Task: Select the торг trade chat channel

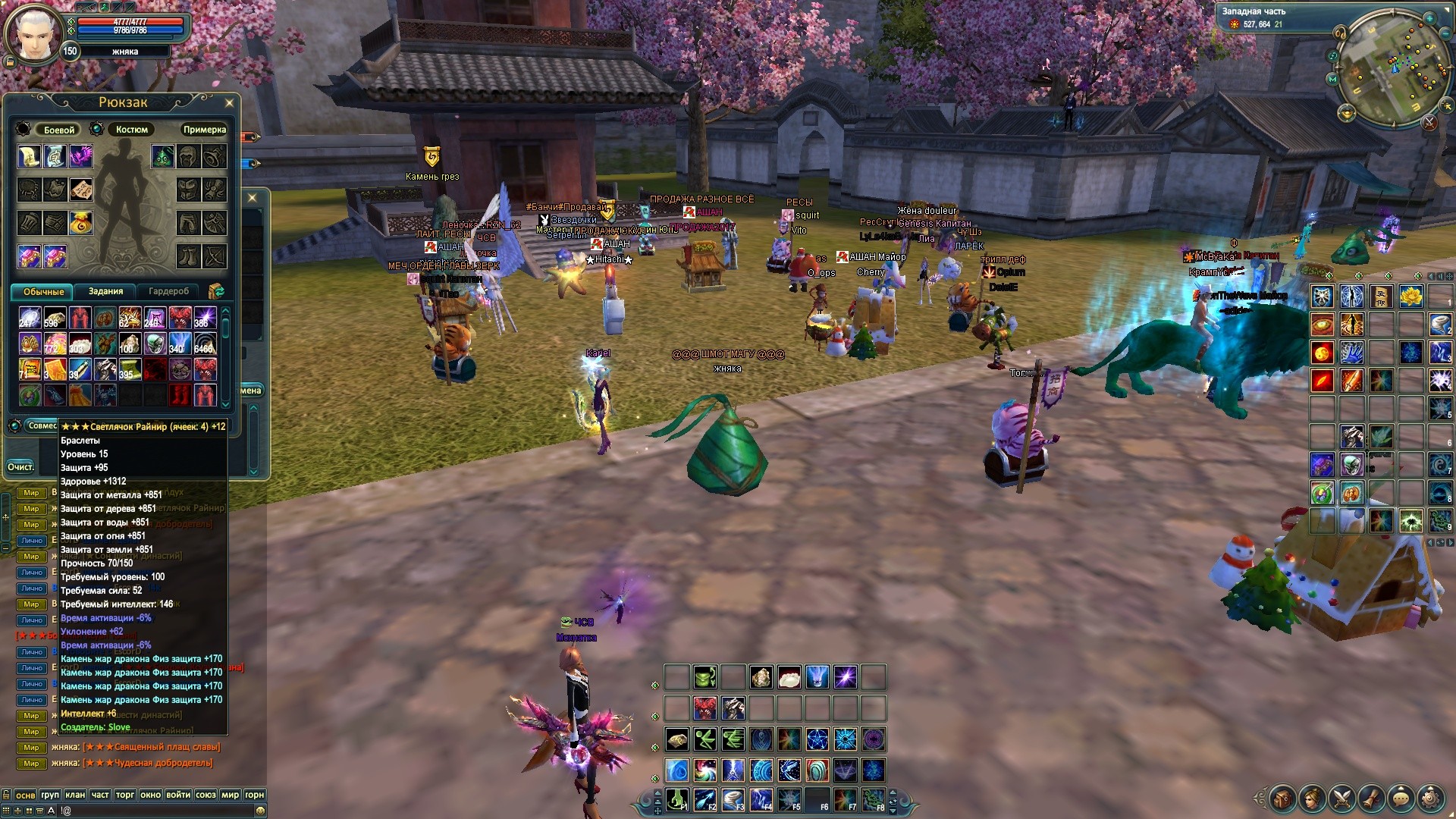Action: pyautogui.click(x=125, y=795)
